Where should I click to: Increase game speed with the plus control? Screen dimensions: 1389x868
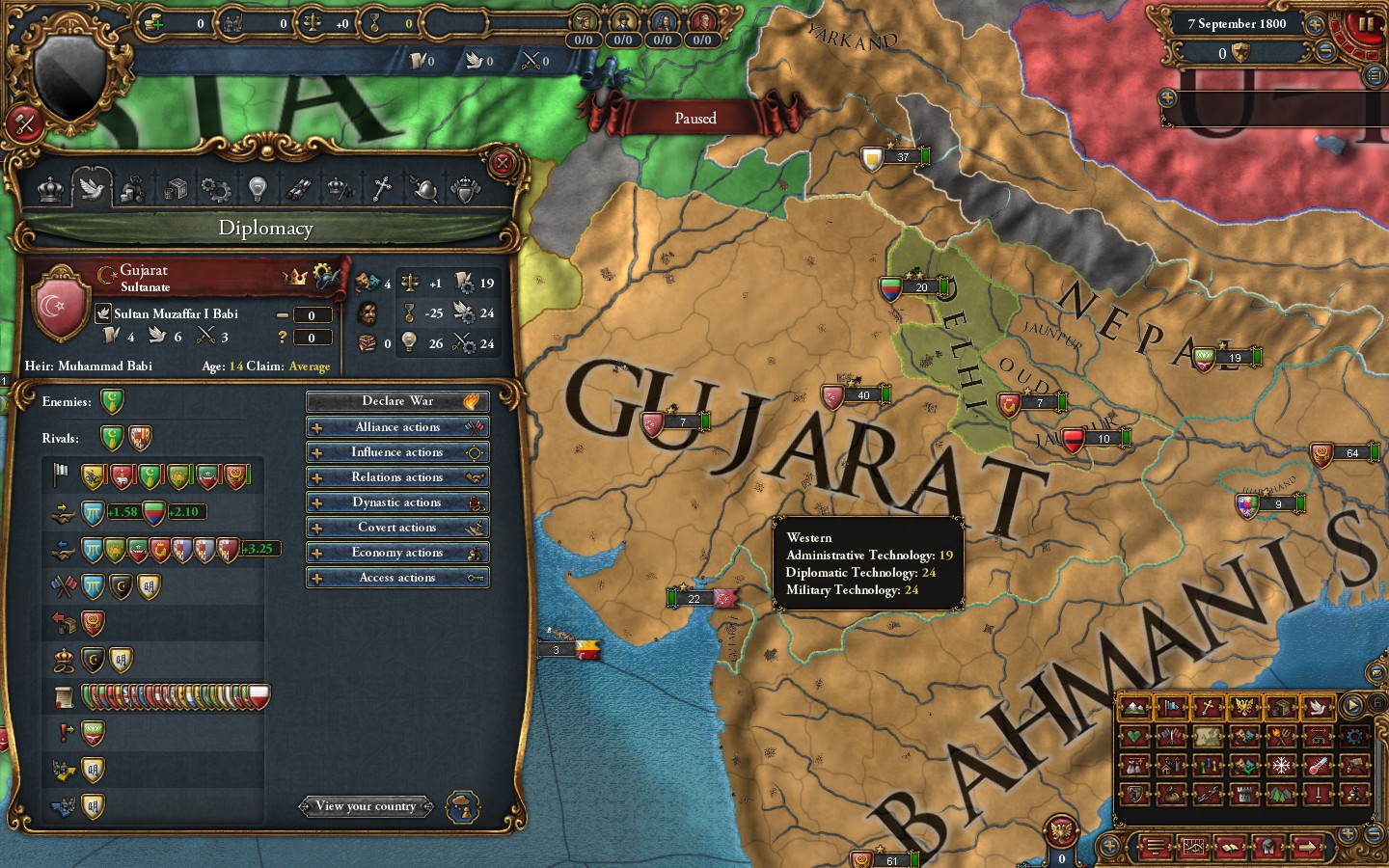(x=1316, y=25)
